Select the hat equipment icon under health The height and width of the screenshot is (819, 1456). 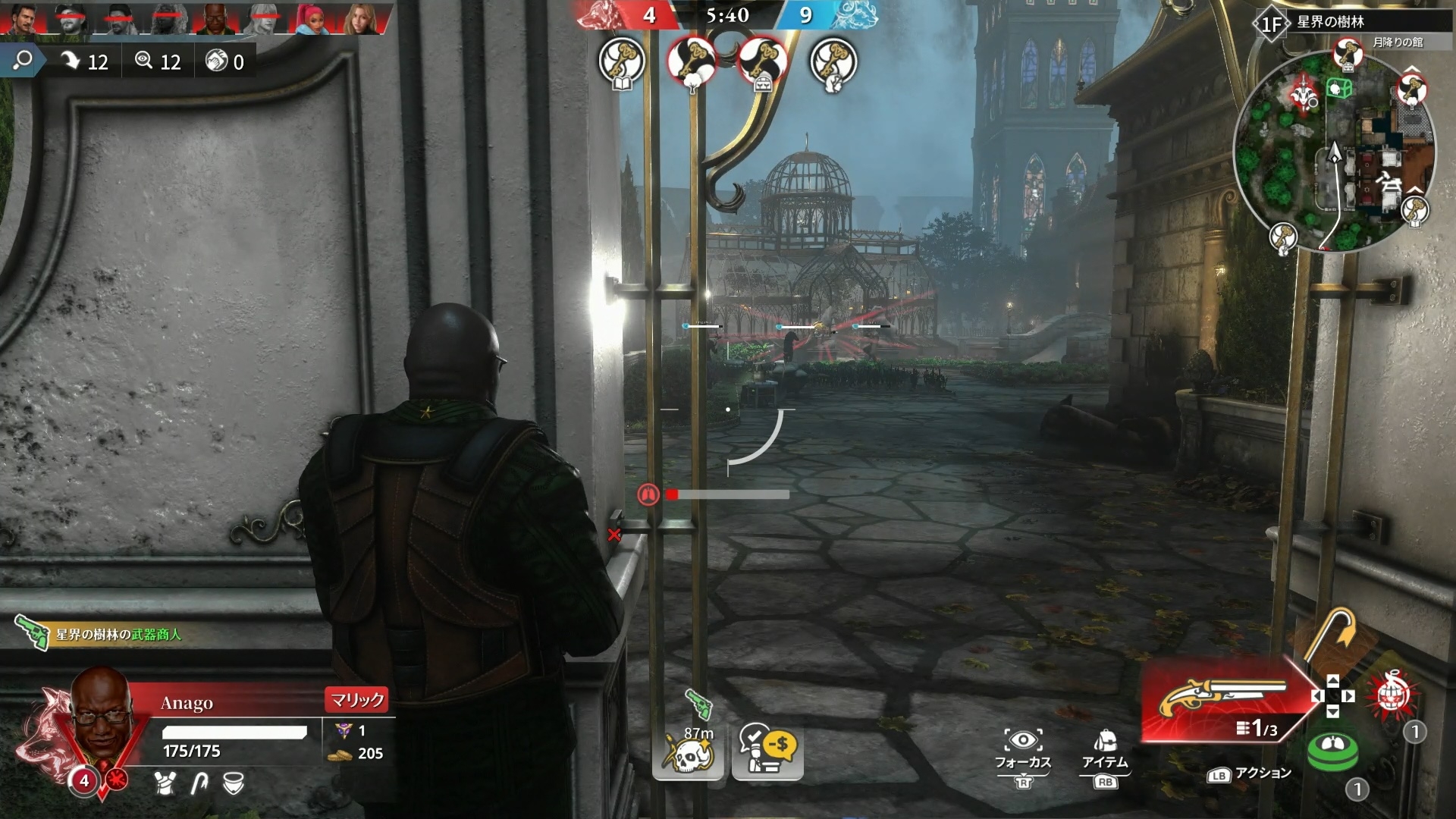point(234,783)
